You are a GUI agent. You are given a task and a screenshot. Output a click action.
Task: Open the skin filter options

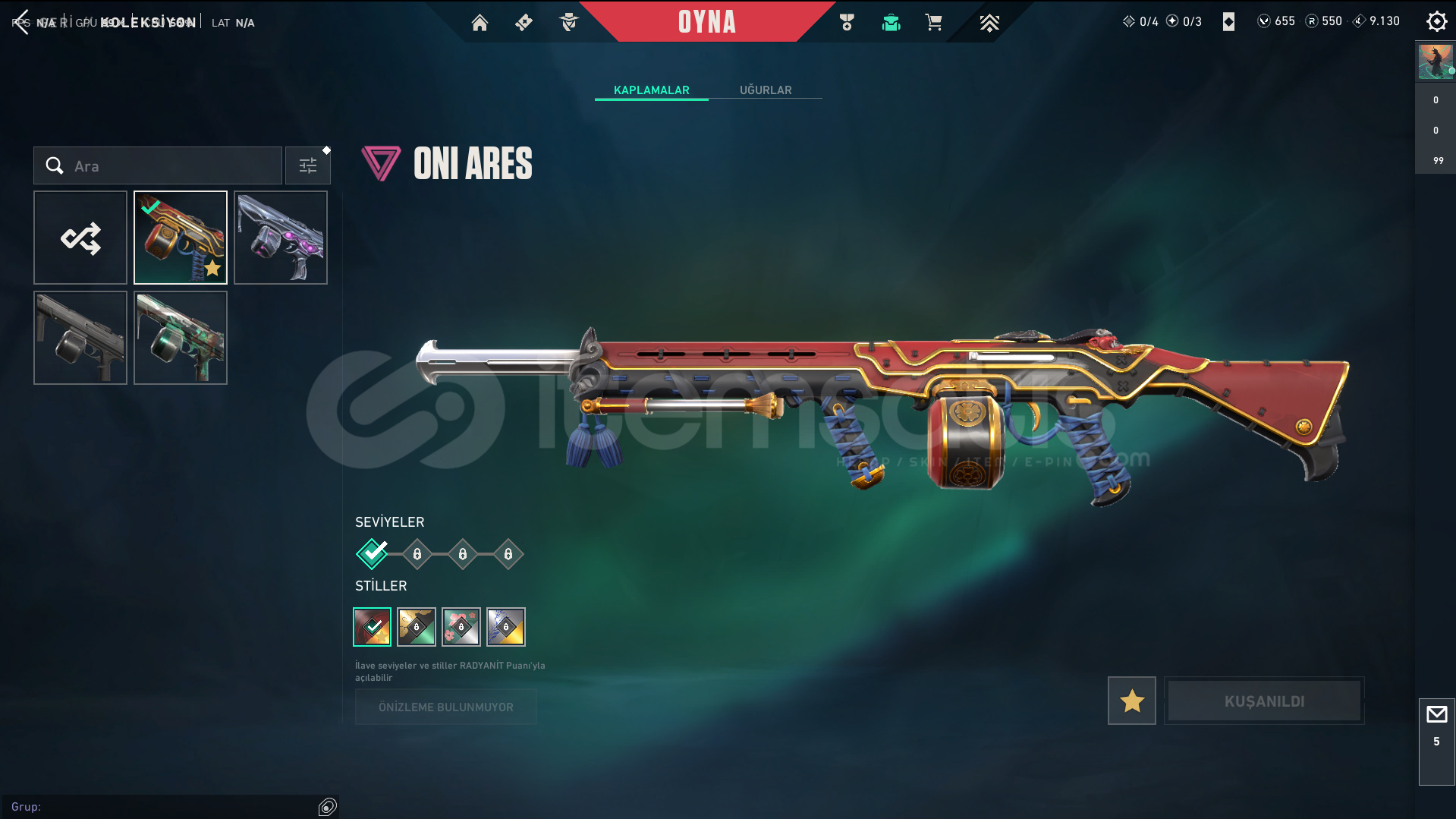point(308,165)
